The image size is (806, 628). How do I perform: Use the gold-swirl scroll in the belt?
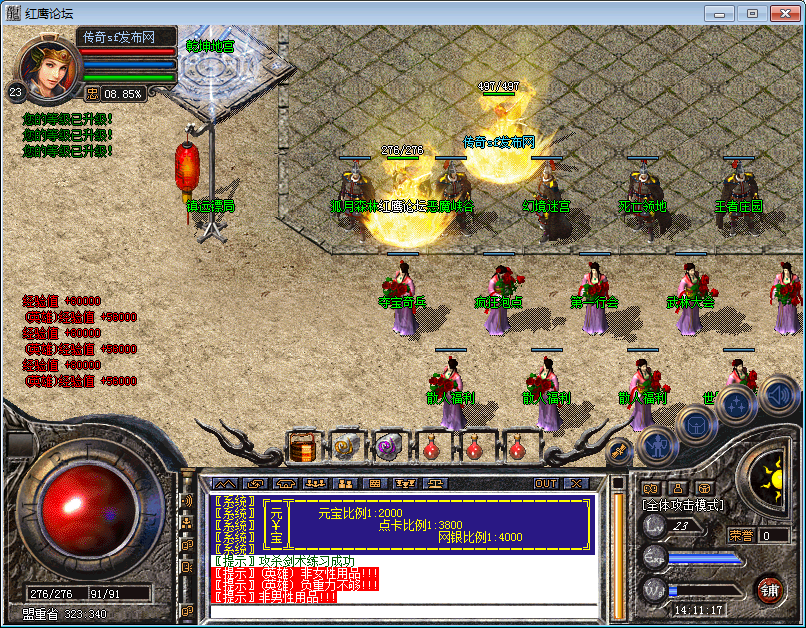tap(346, 447)
